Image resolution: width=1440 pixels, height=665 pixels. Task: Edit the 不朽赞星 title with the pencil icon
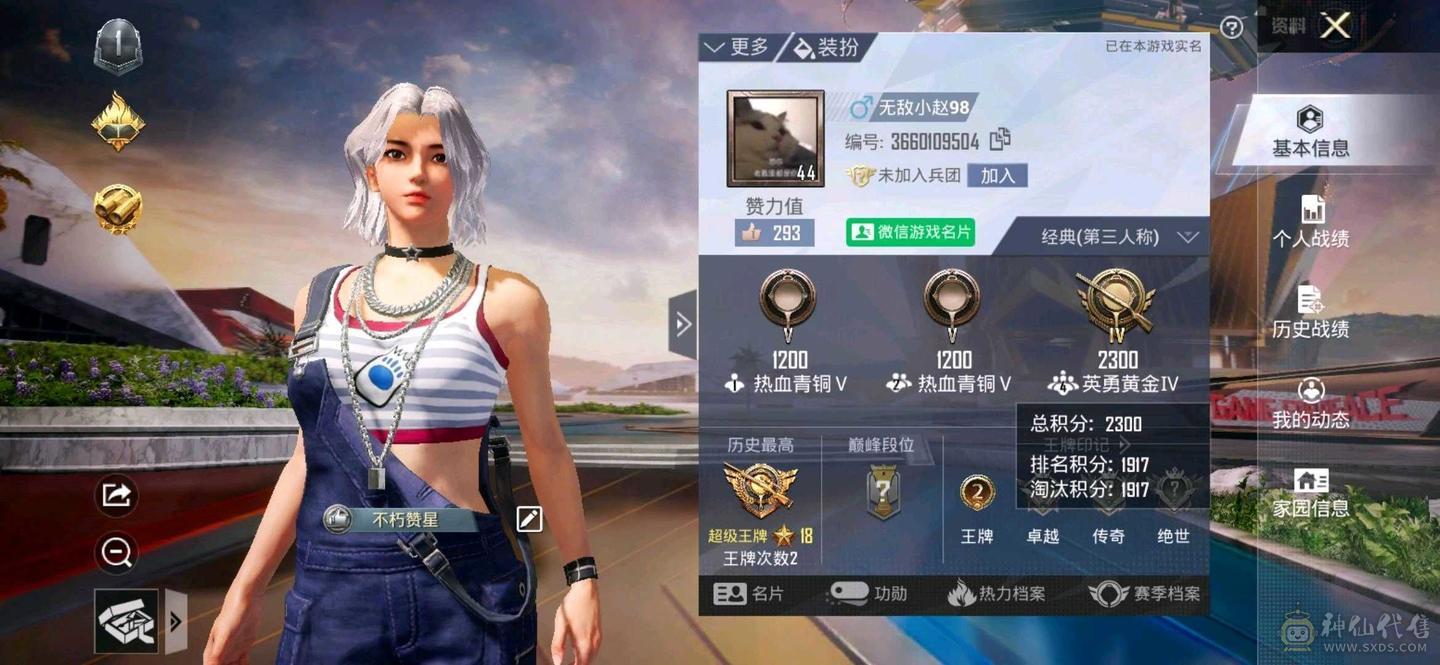coord(529,518)
